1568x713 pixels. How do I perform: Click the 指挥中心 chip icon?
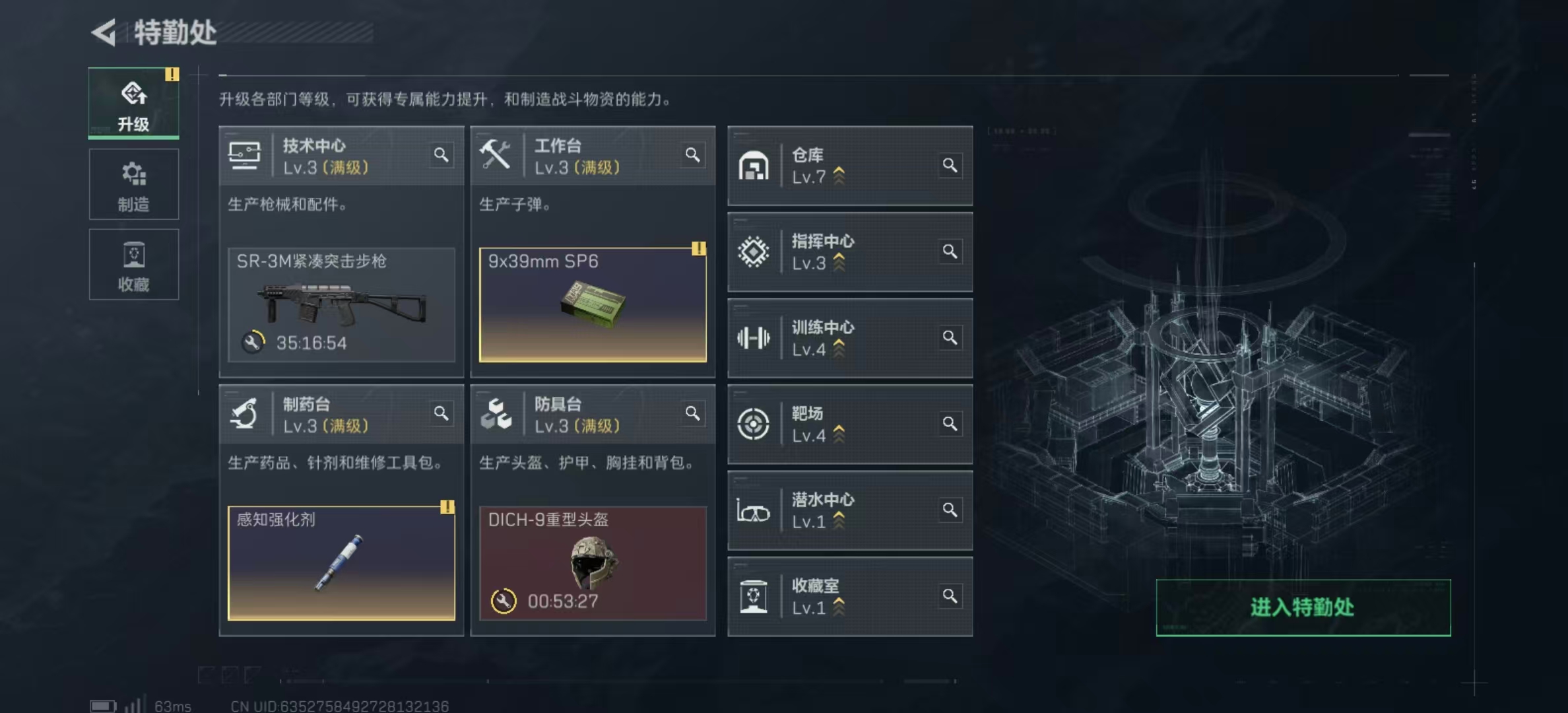(754, 253)
